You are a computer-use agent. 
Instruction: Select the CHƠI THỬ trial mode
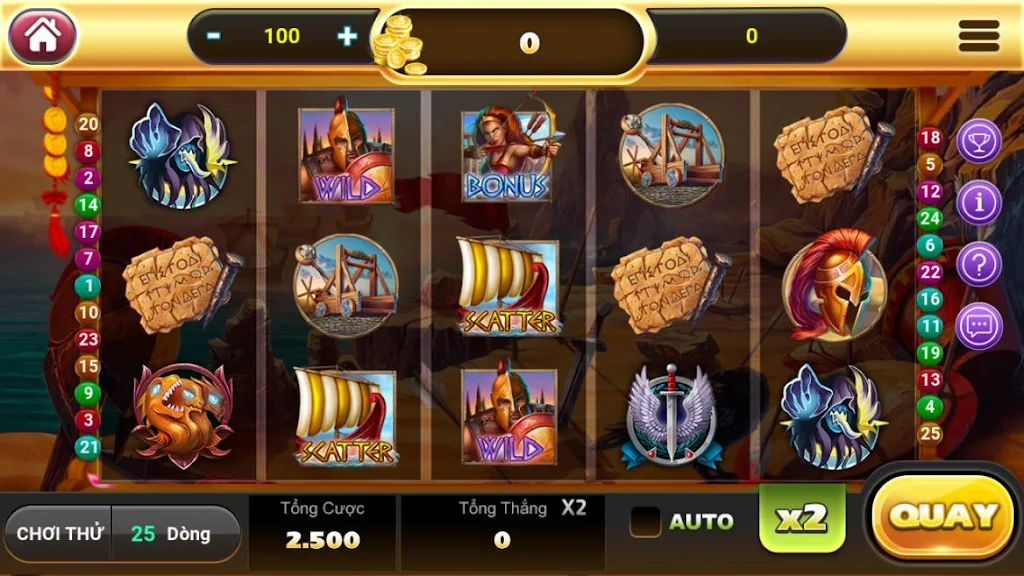[60, 534]
